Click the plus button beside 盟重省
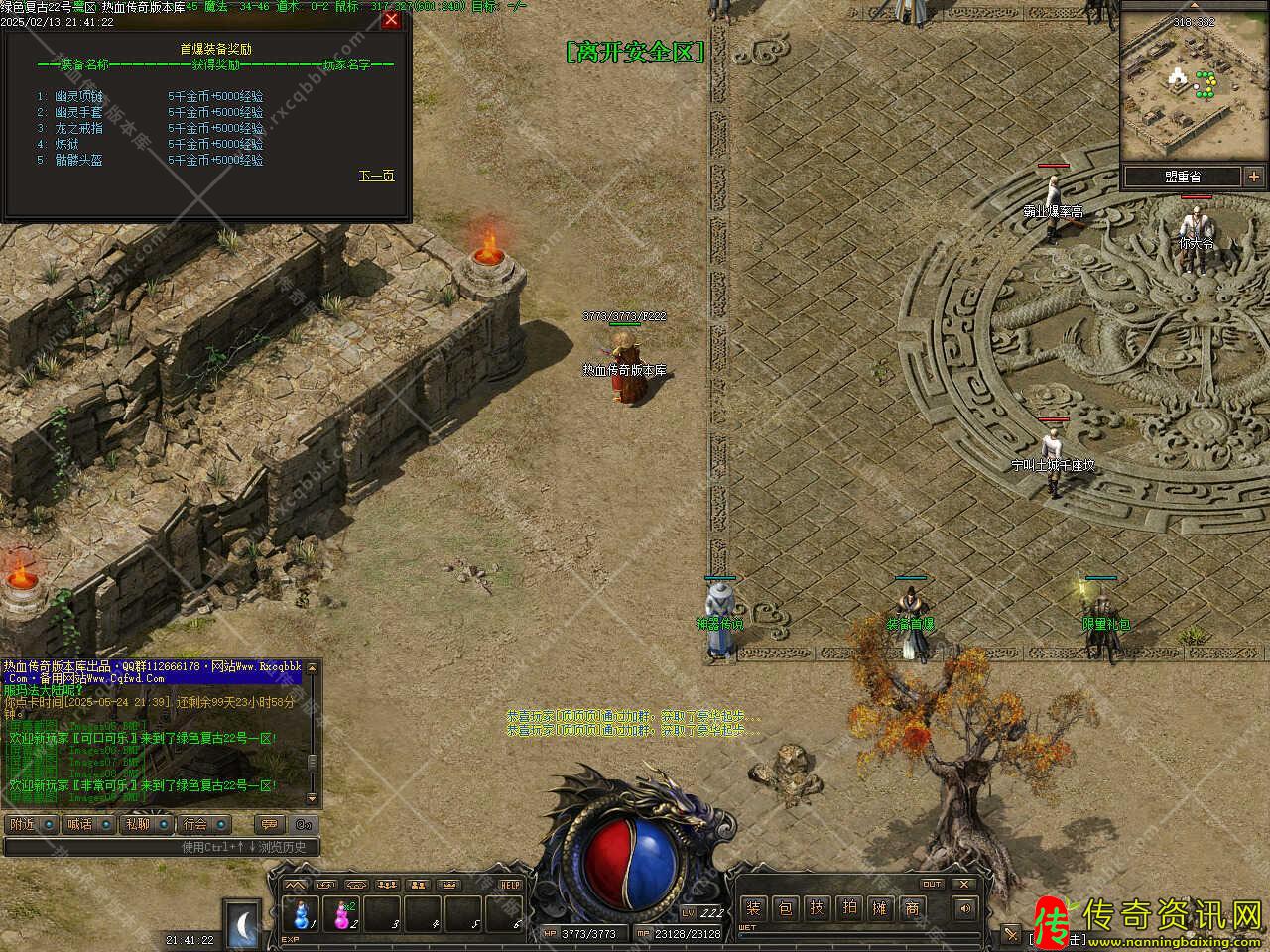 (x=1255, y=177)
